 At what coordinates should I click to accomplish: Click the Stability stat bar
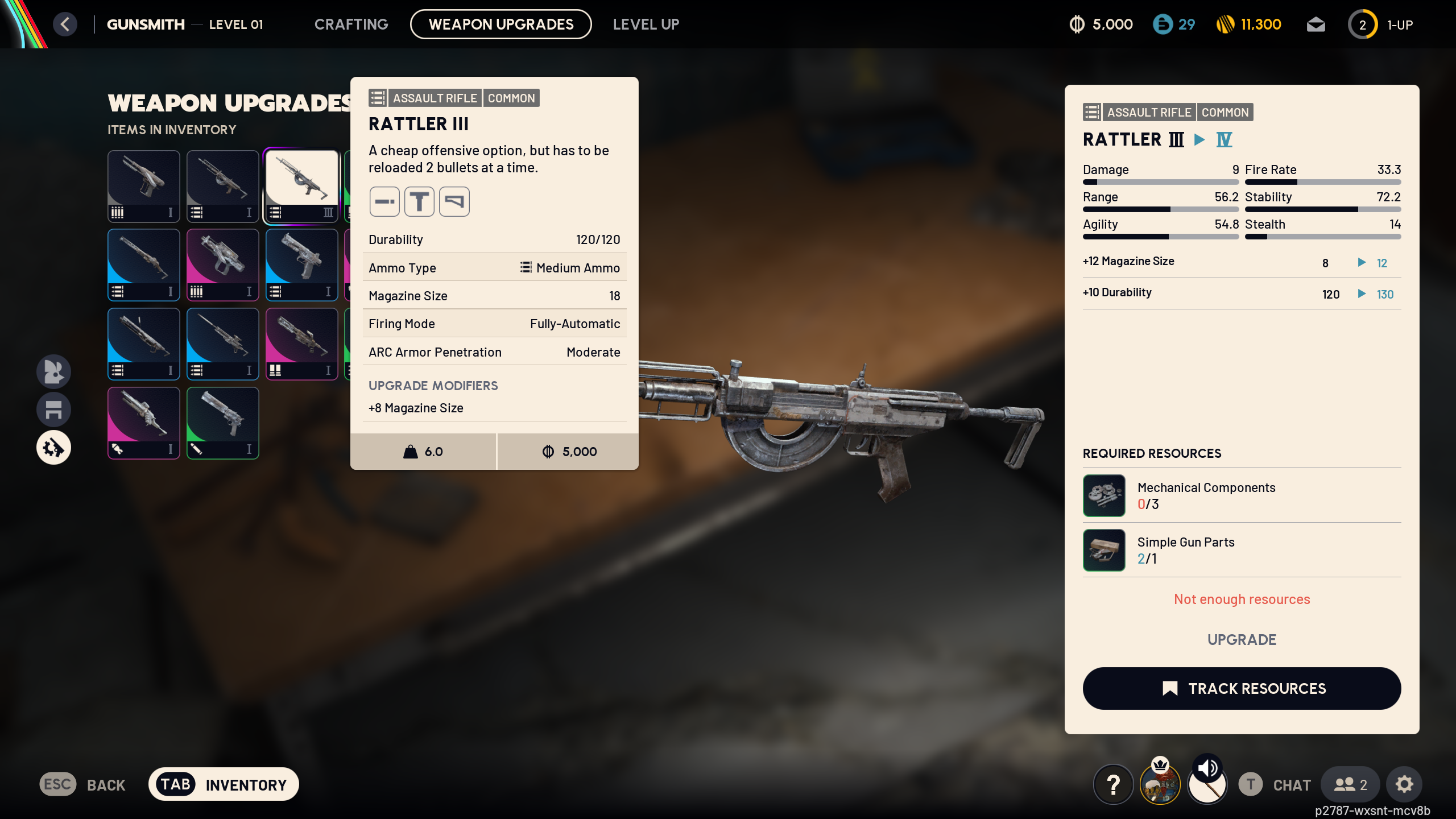tap(1323, 209)
